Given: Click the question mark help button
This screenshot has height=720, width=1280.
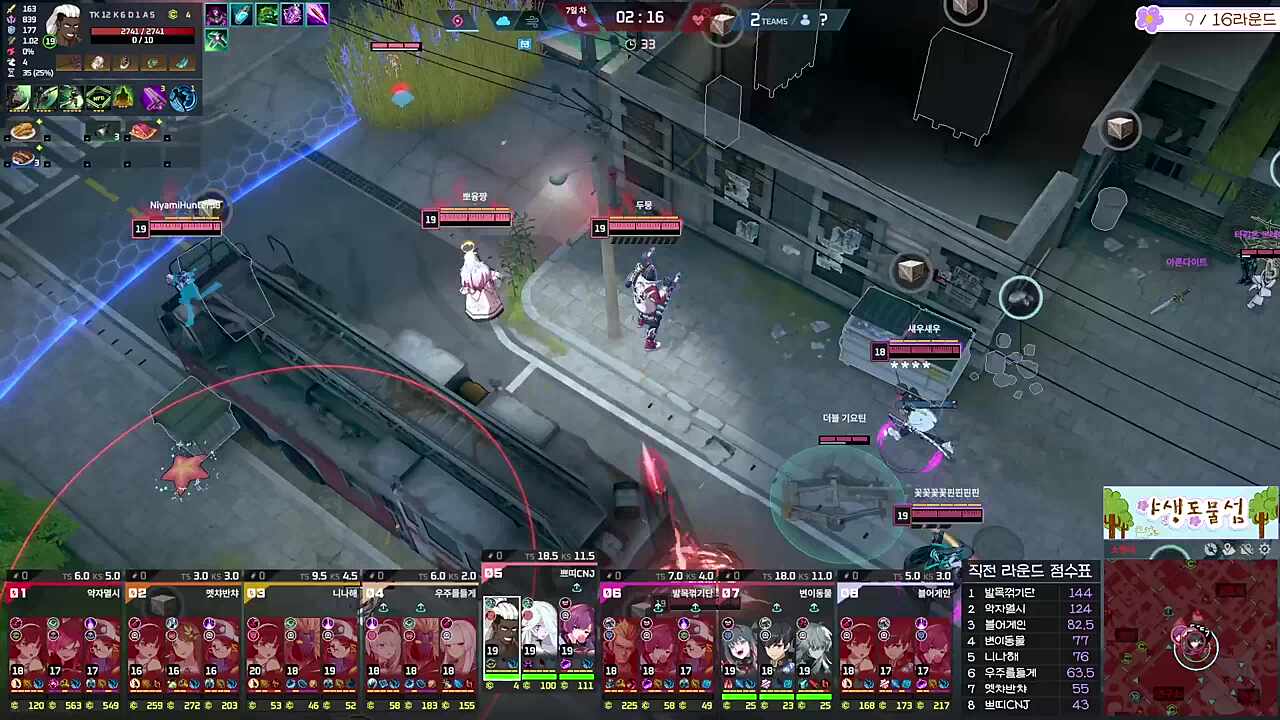Looking at the screenshot, I should 822,20.
